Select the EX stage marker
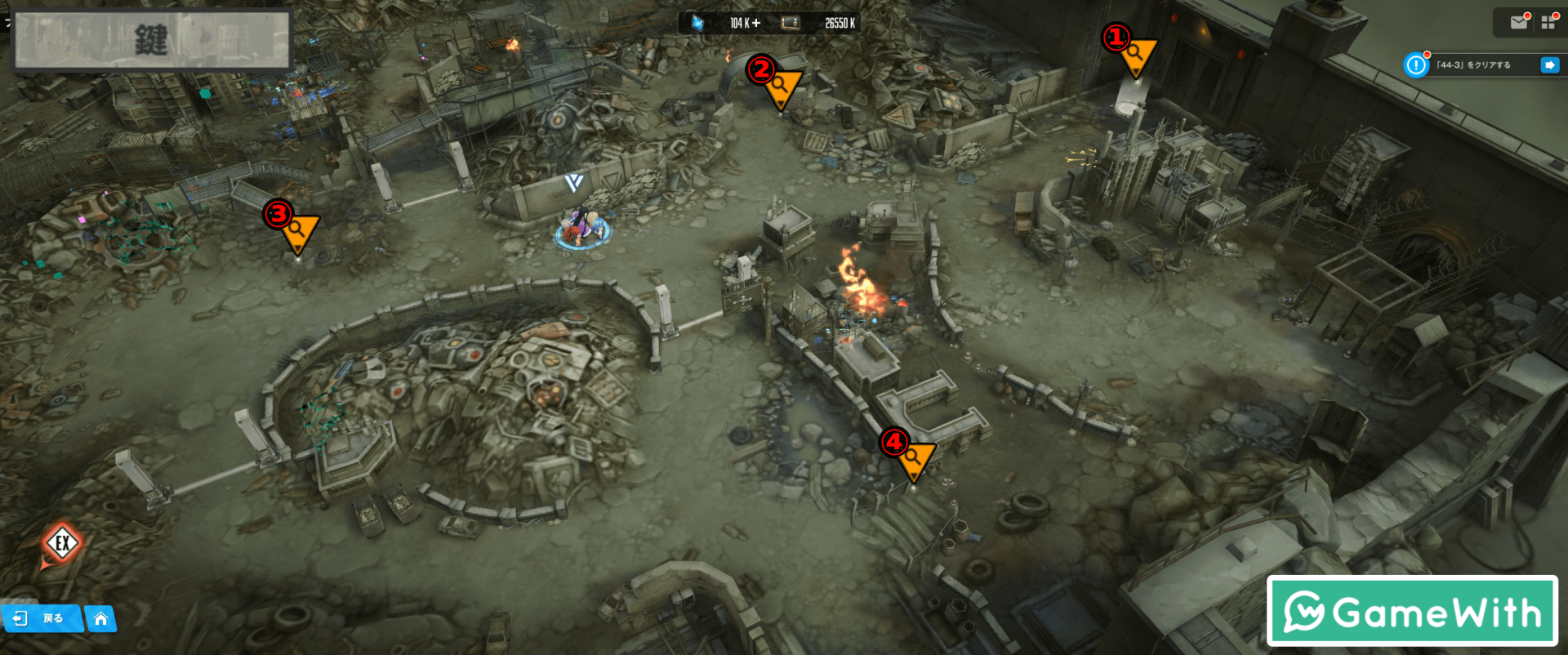 tap(62, 543)
